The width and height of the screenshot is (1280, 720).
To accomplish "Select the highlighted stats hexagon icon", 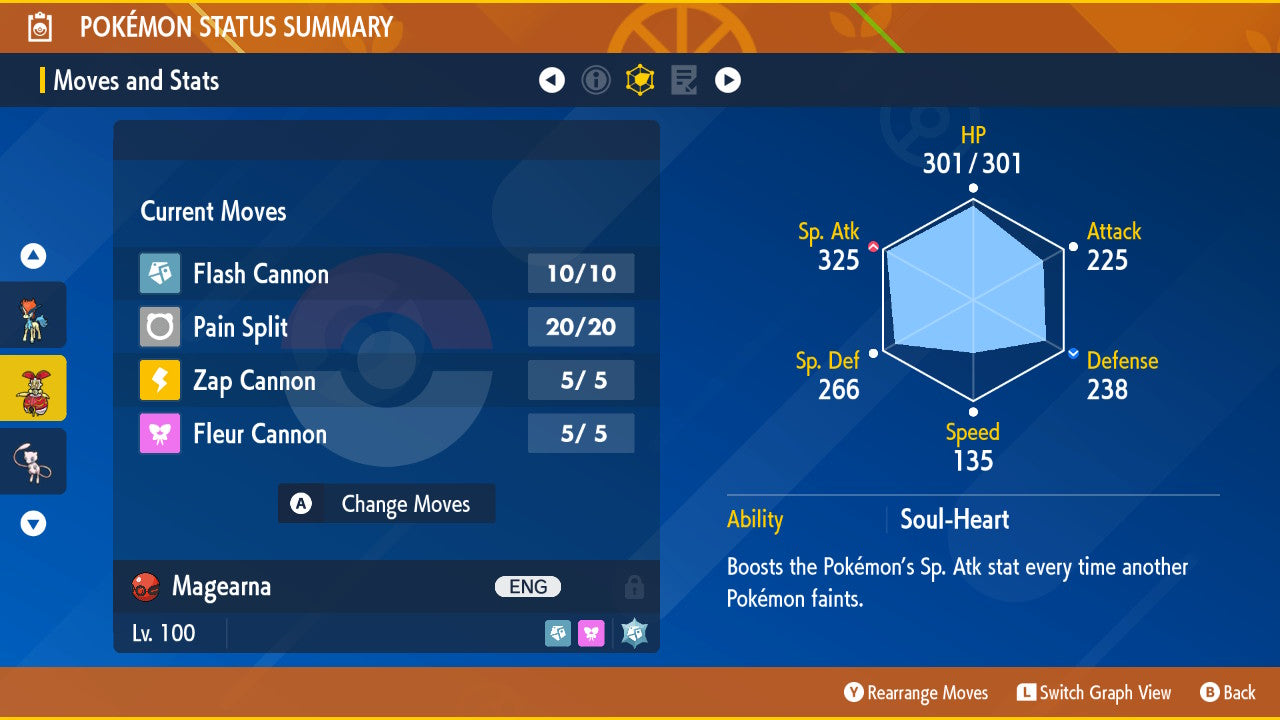I will 640,80.
